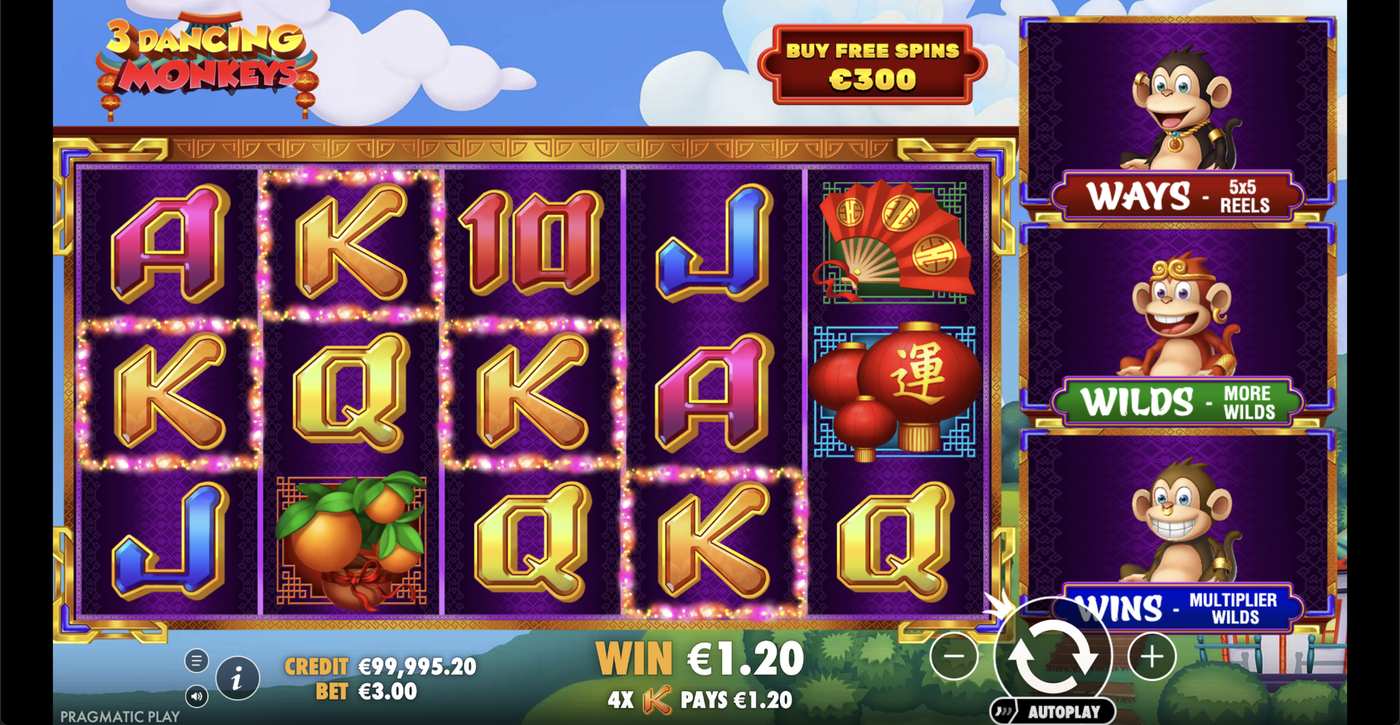This screenshot has height=725, width=1400.
Task: Toggle the sound speaker icon
Action: [196, 695]
